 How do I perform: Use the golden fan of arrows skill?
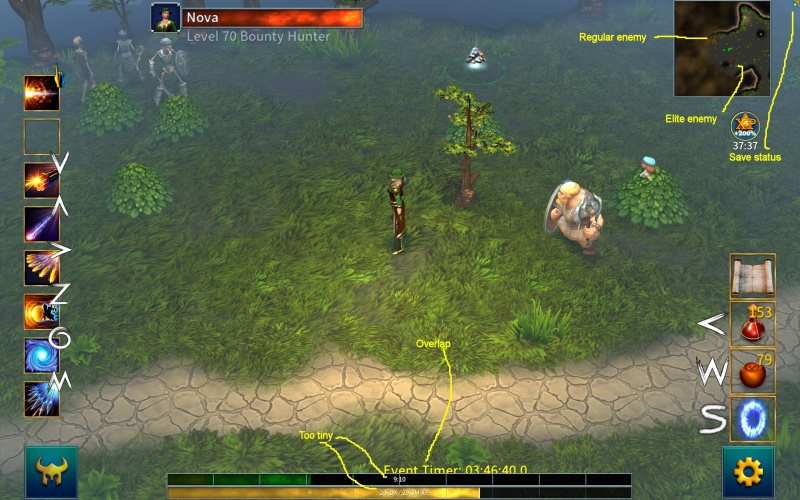coord(42,268)
